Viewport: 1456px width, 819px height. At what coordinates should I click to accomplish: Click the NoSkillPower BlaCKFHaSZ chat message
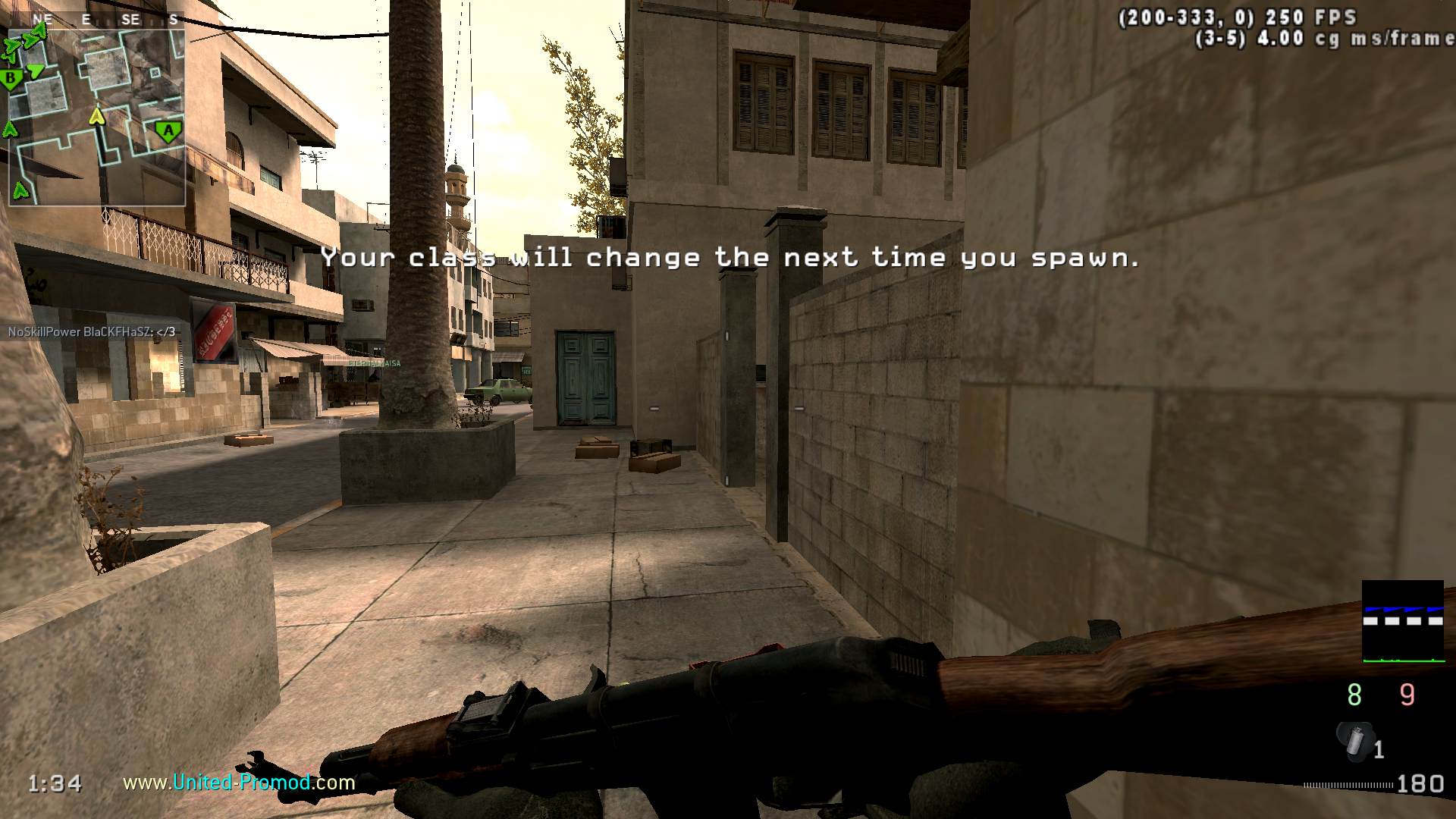point(92,331)
